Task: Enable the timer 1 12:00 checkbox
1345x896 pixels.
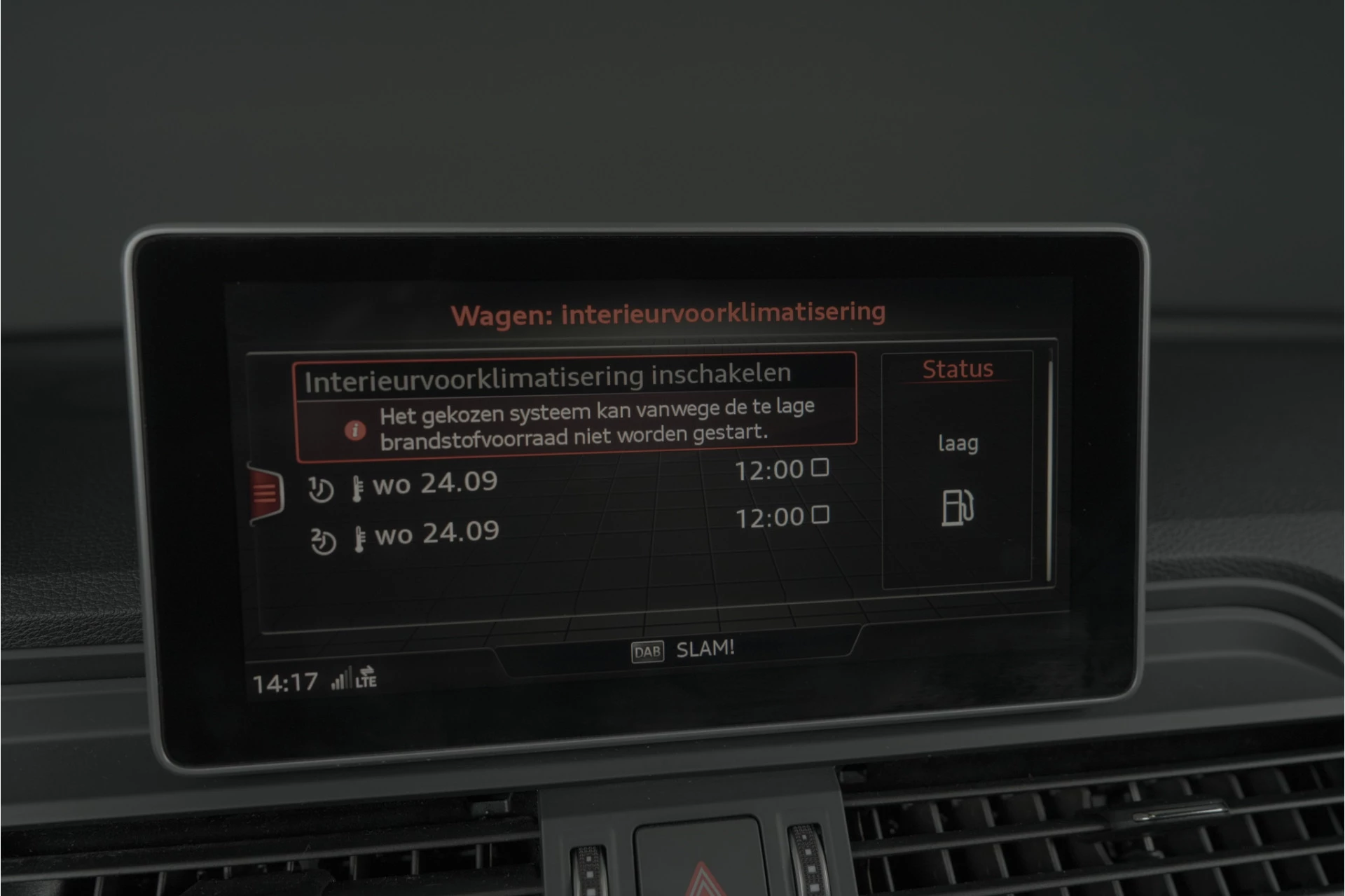Action: 820,467
